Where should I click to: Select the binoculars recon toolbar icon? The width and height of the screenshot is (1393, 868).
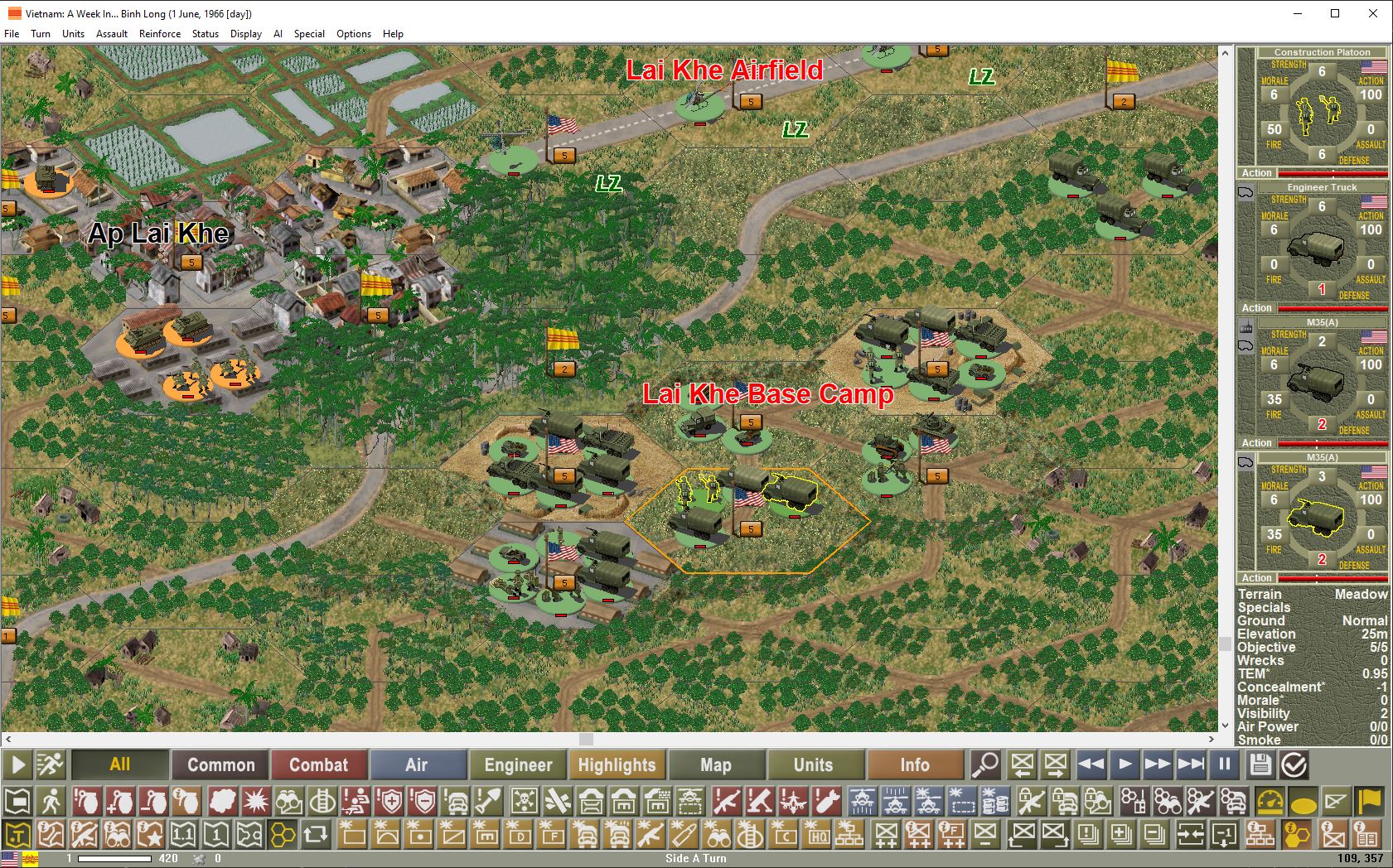(289, 801)
